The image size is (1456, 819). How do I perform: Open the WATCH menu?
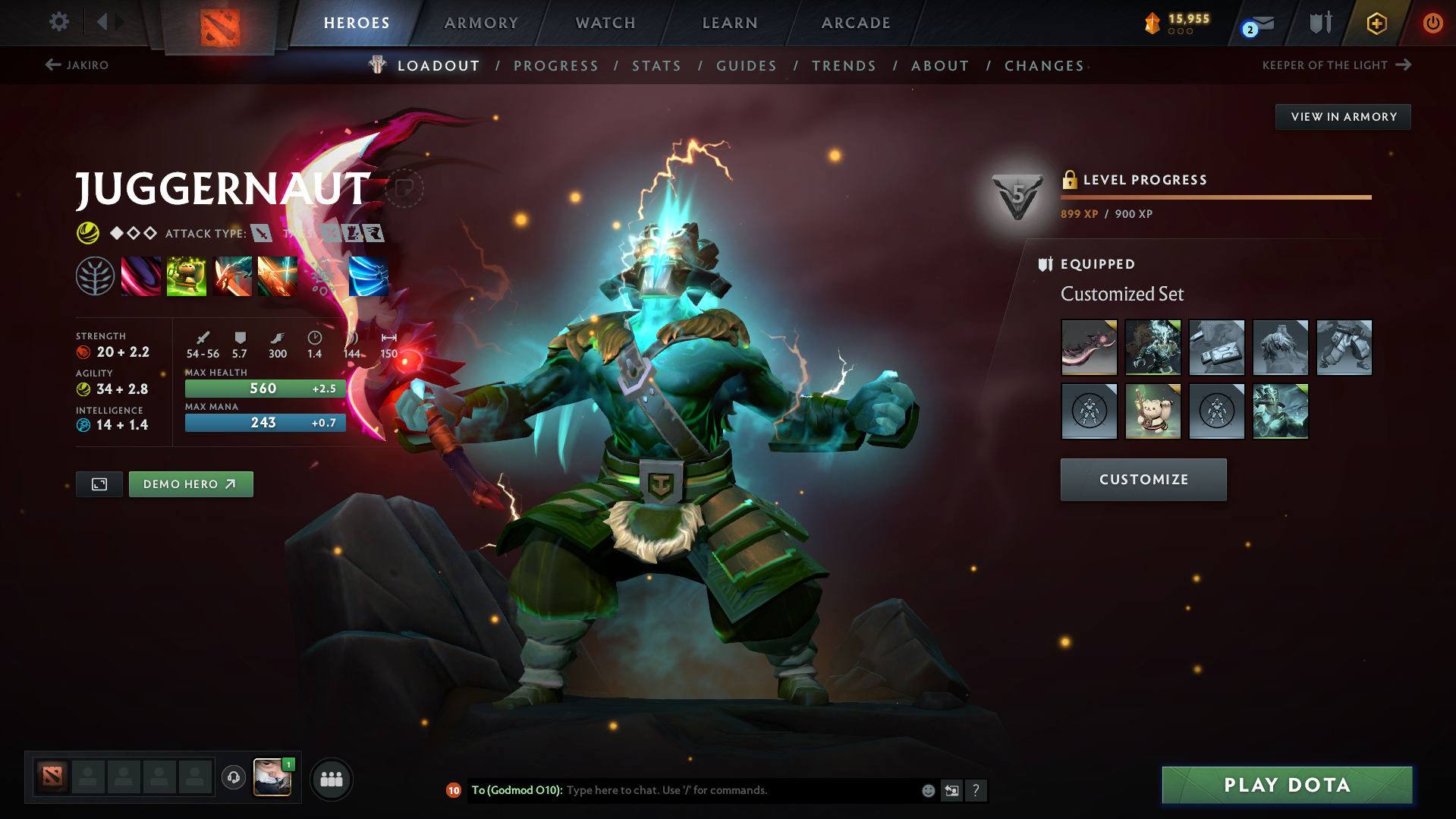click(x=605, y=23)
